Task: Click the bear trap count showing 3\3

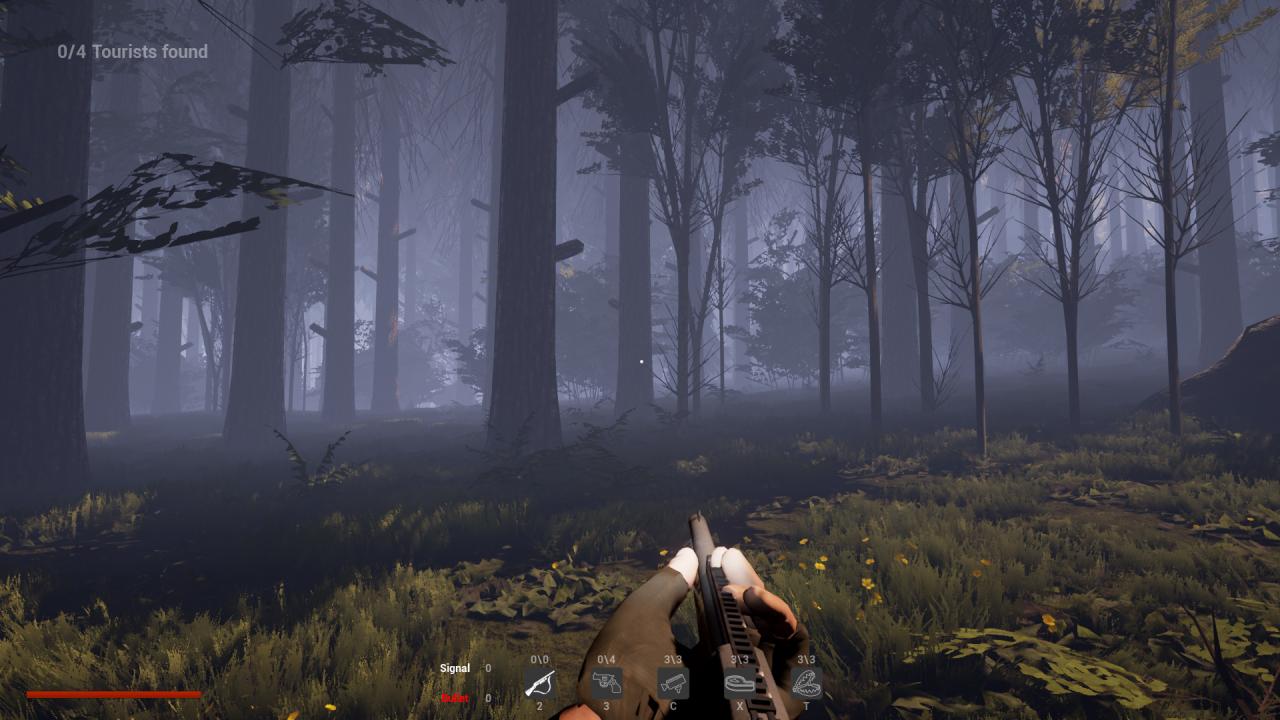Action: 806,660
